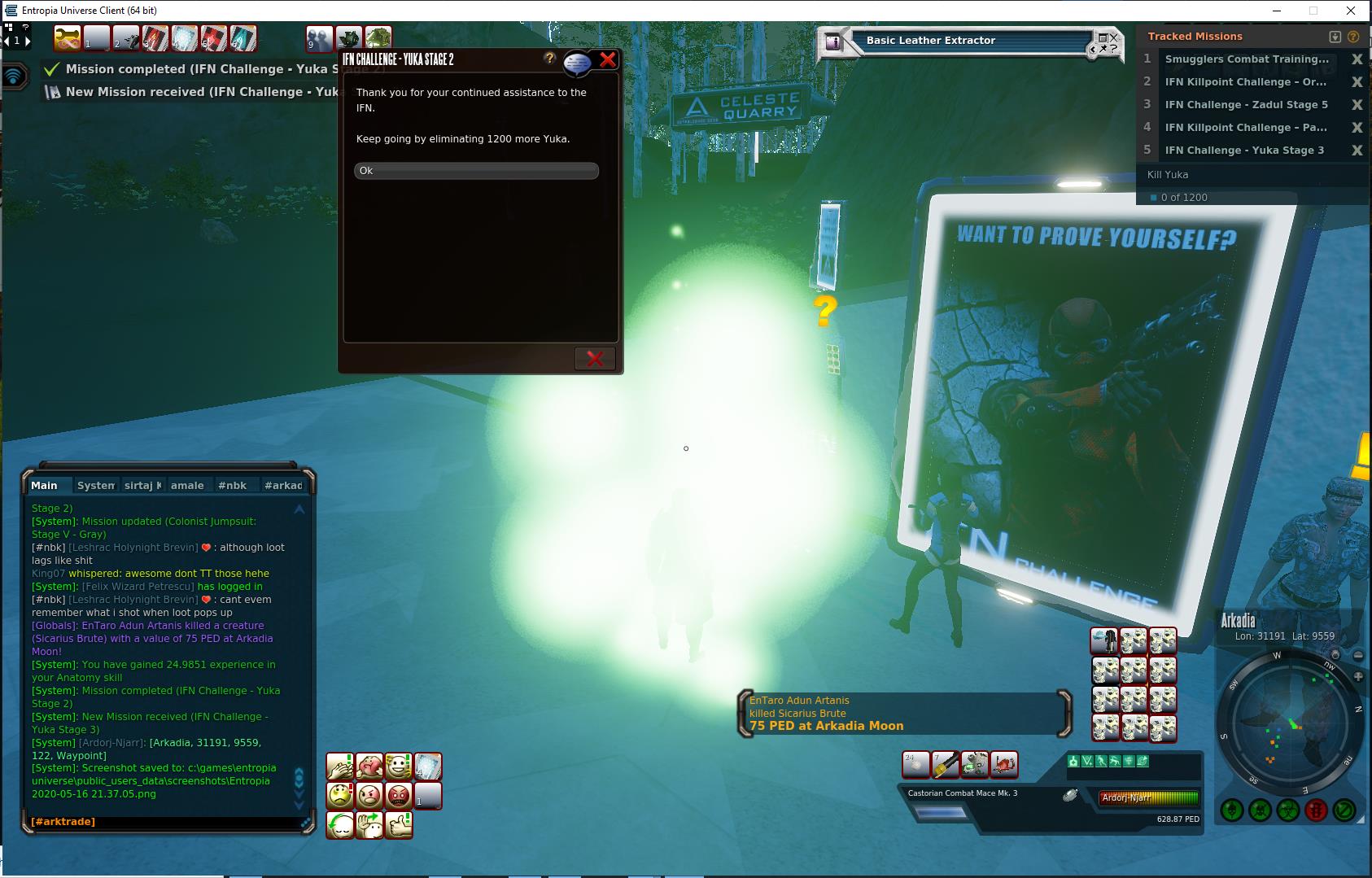This screenshot has width=1372, height=878.
Task: Zoom out the radar with minus button
Action: pos(1358,655)
